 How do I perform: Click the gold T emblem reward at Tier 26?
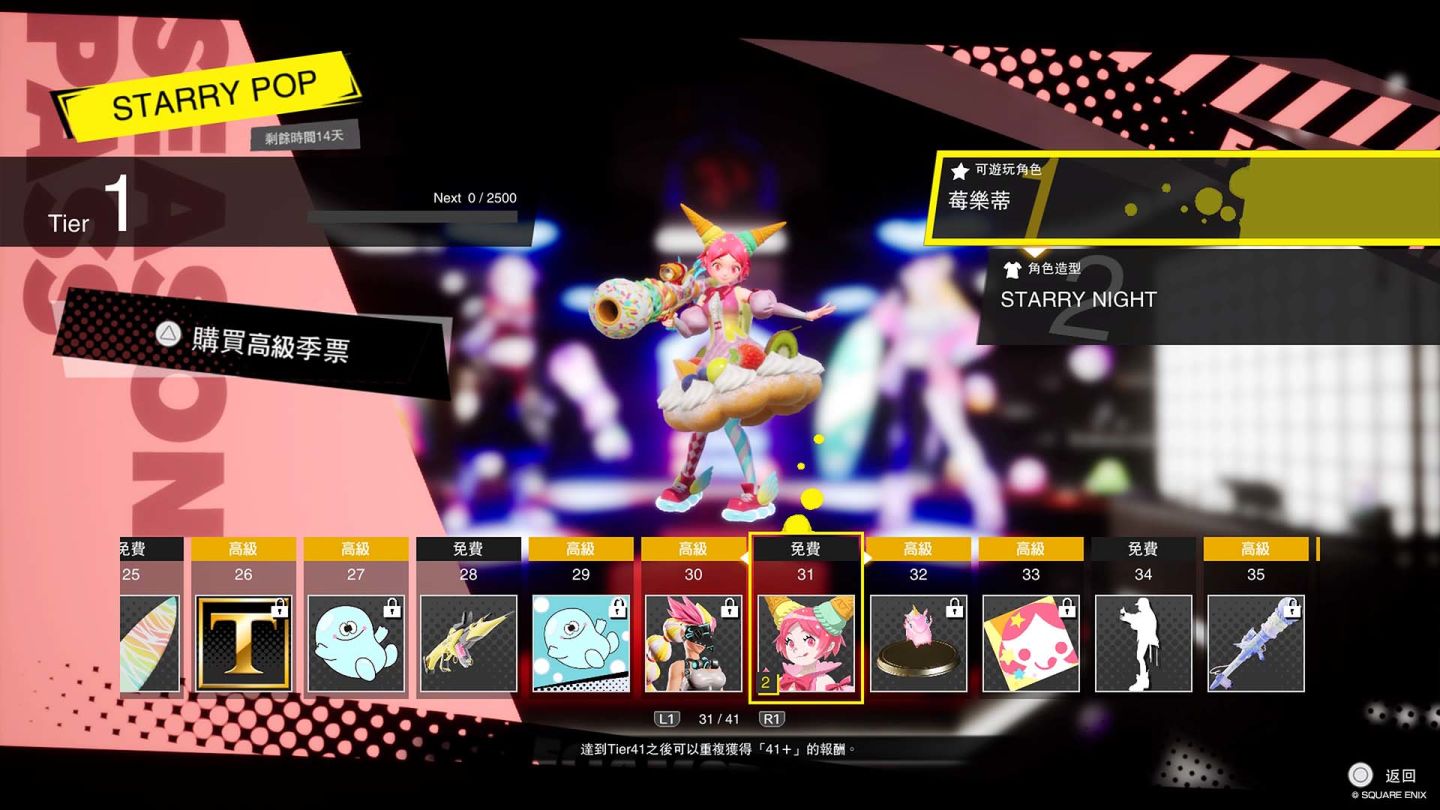243,643
